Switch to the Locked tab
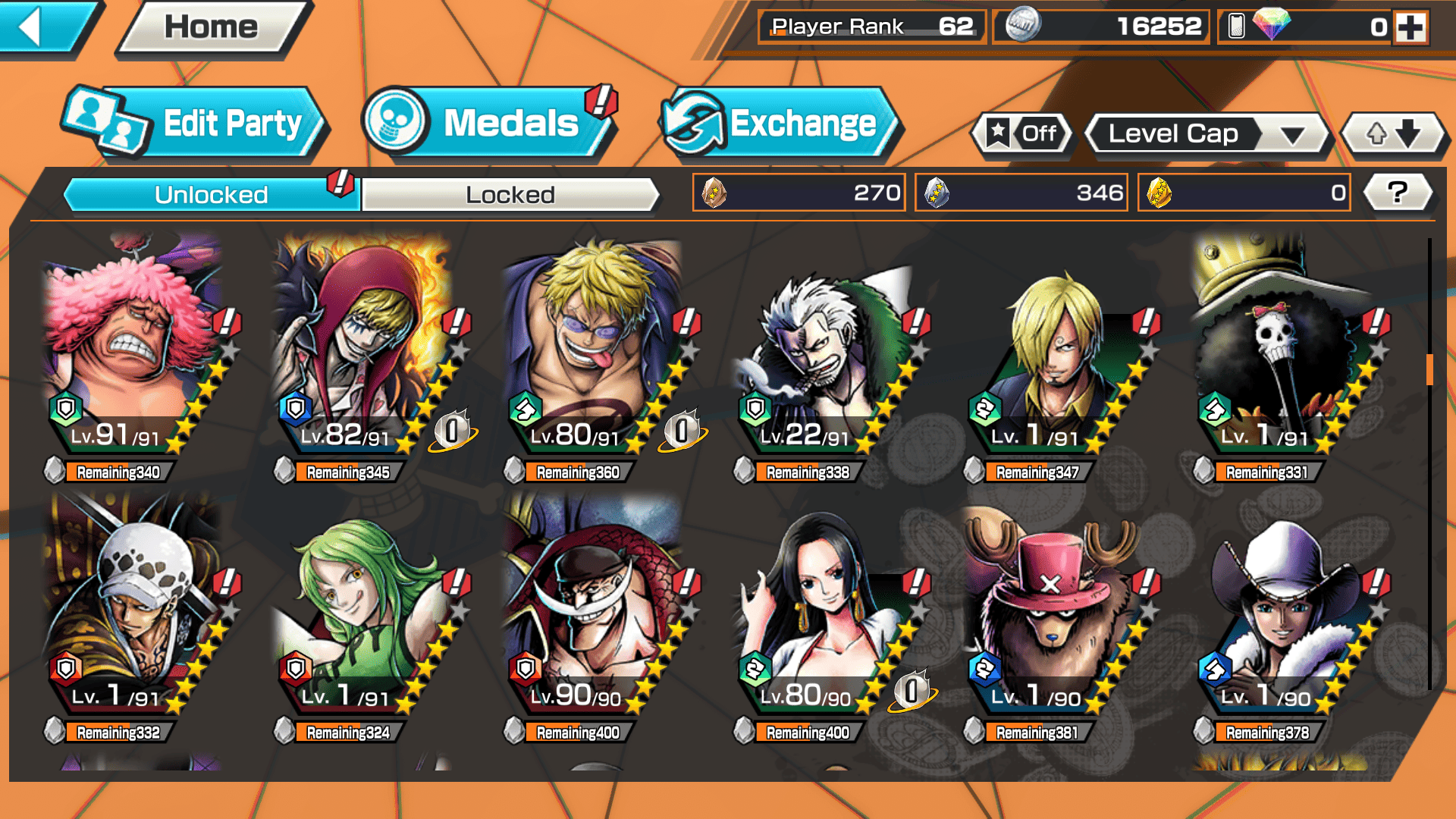Viewport: 1456px width, 819px height. [x=510, y=195]
